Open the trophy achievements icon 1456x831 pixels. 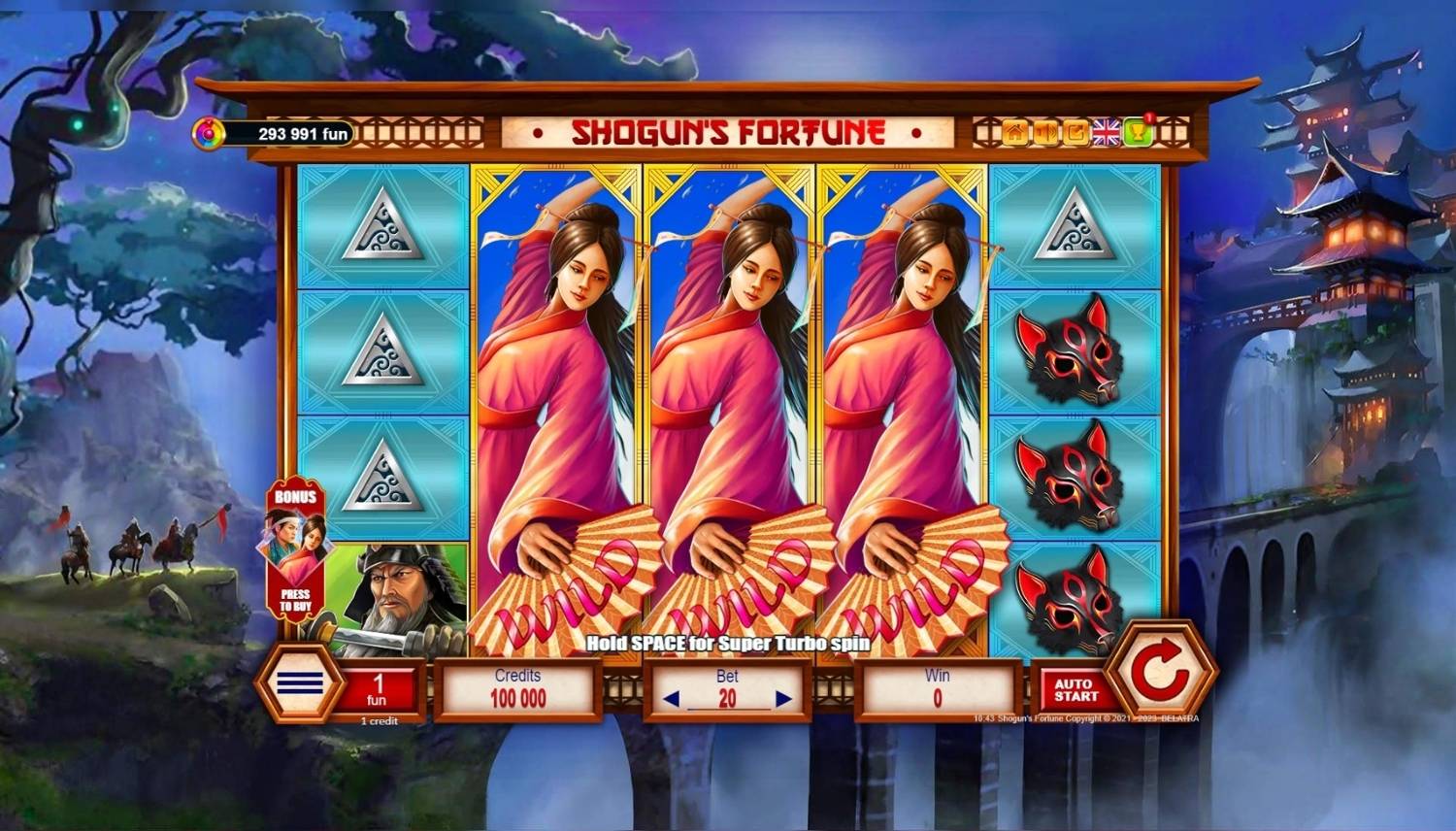point(1137,131)
